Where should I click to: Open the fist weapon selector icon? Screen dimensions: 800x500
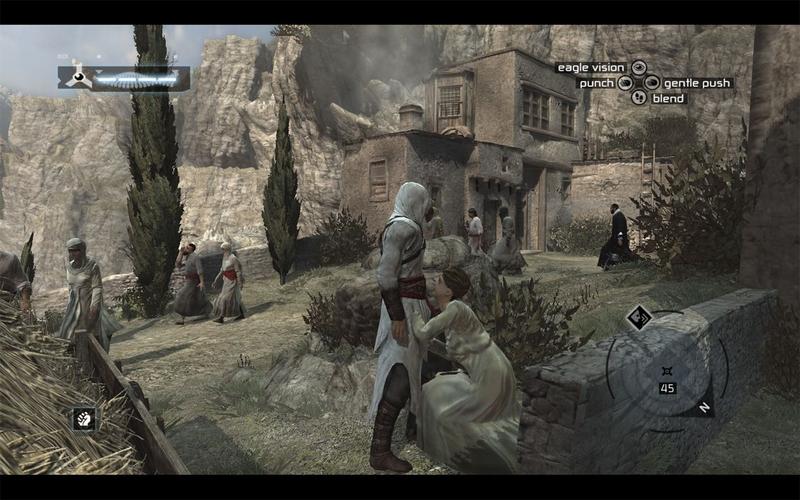pos(84,419)
